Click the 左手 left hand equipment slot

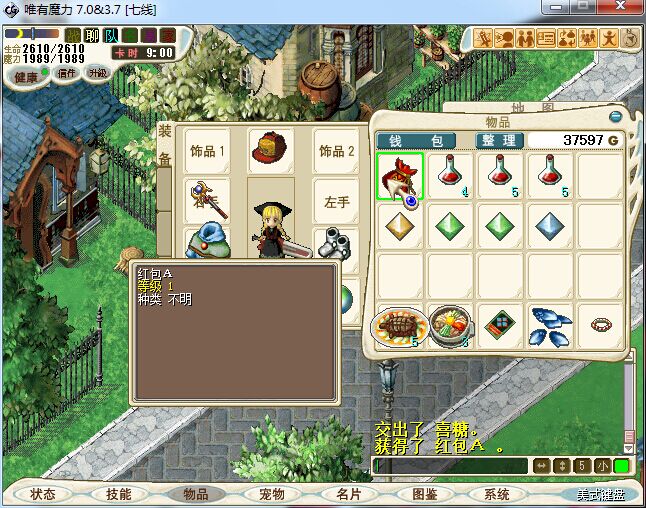[x=337, y=201]
